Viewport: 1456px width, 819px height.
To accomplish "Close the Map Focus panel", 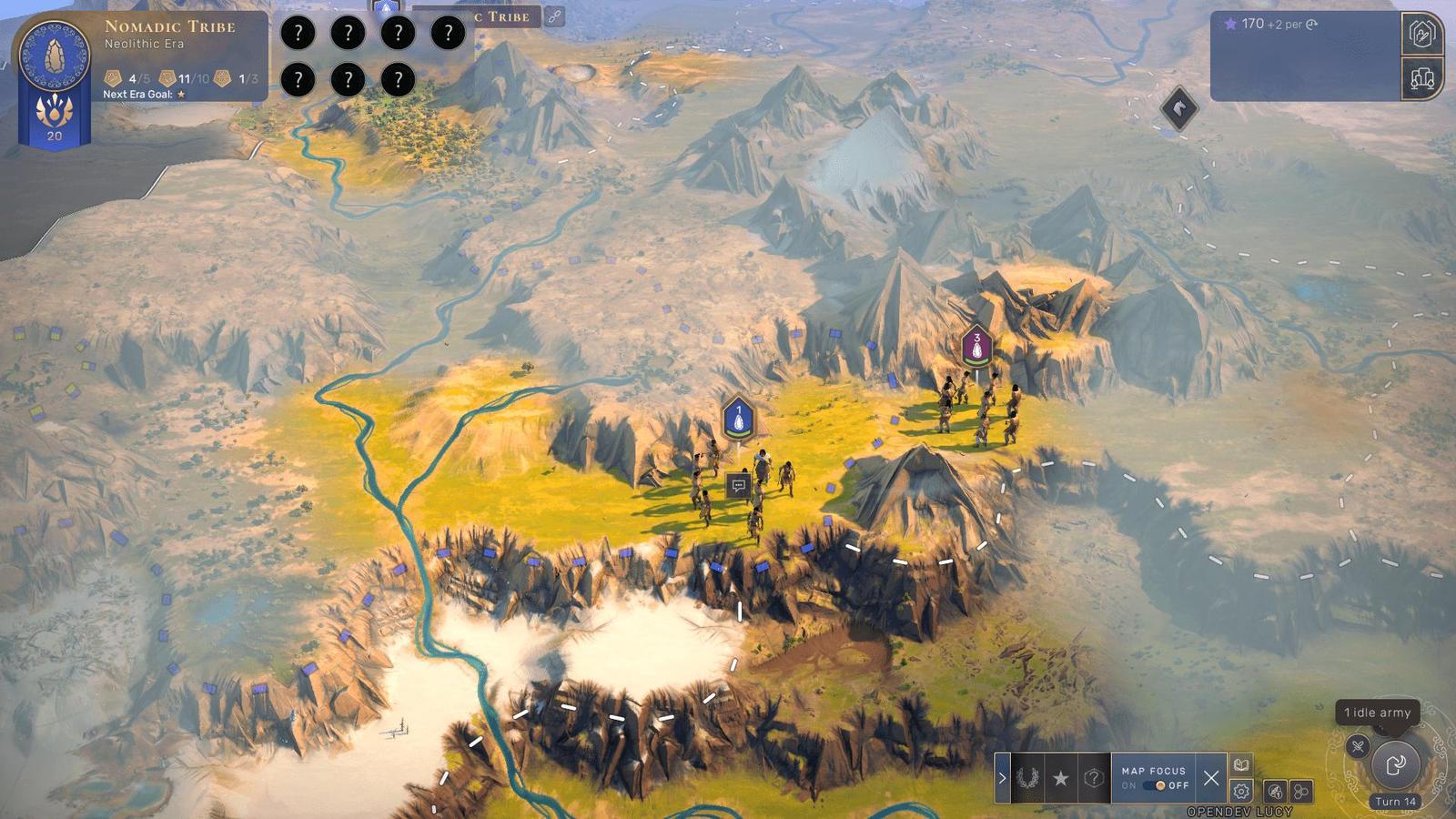I will tap(1210, 778).
